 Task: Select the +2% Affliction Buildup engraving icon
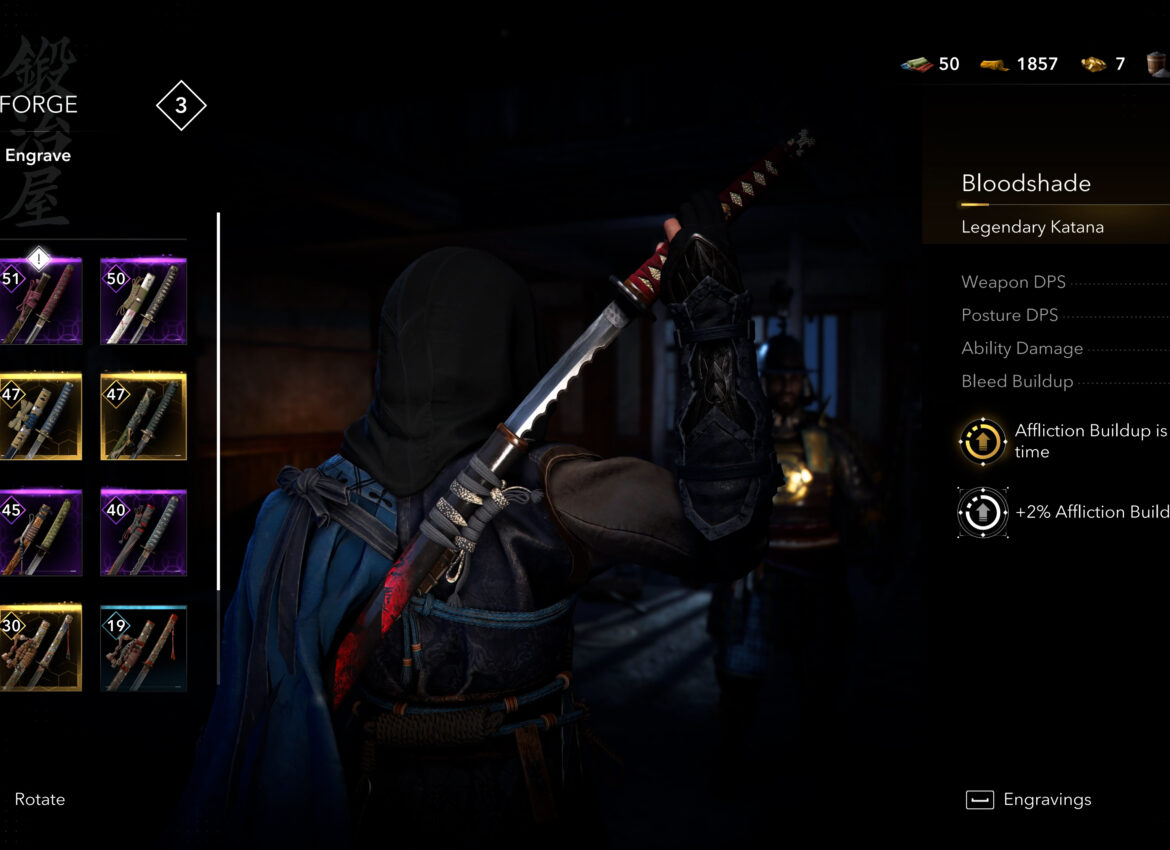(983, 512)
